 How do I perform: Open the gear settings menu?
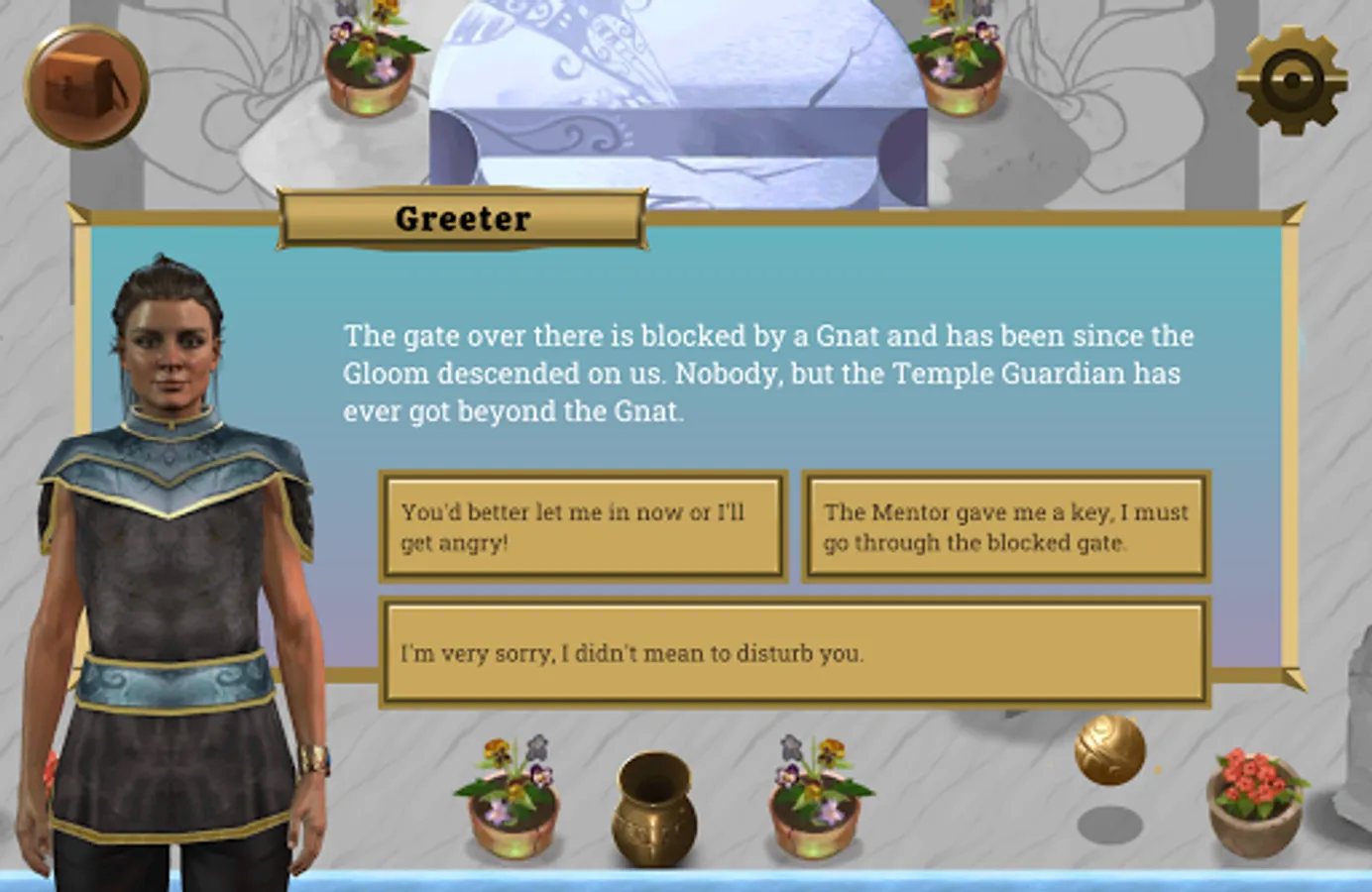point(1292,80)
